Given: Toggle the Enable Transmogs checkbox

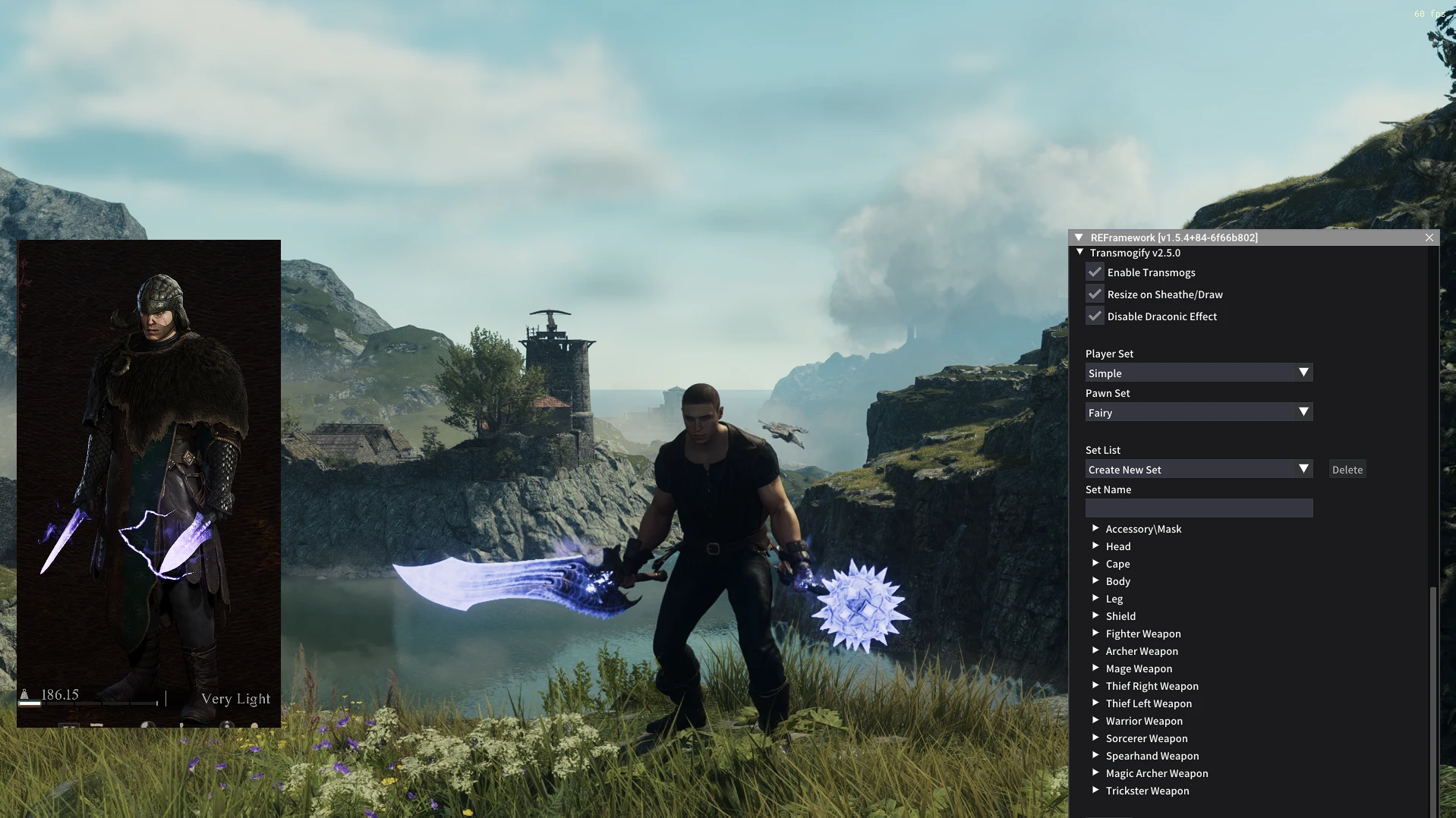Looking at the screenshot, I should [1095, 272].
